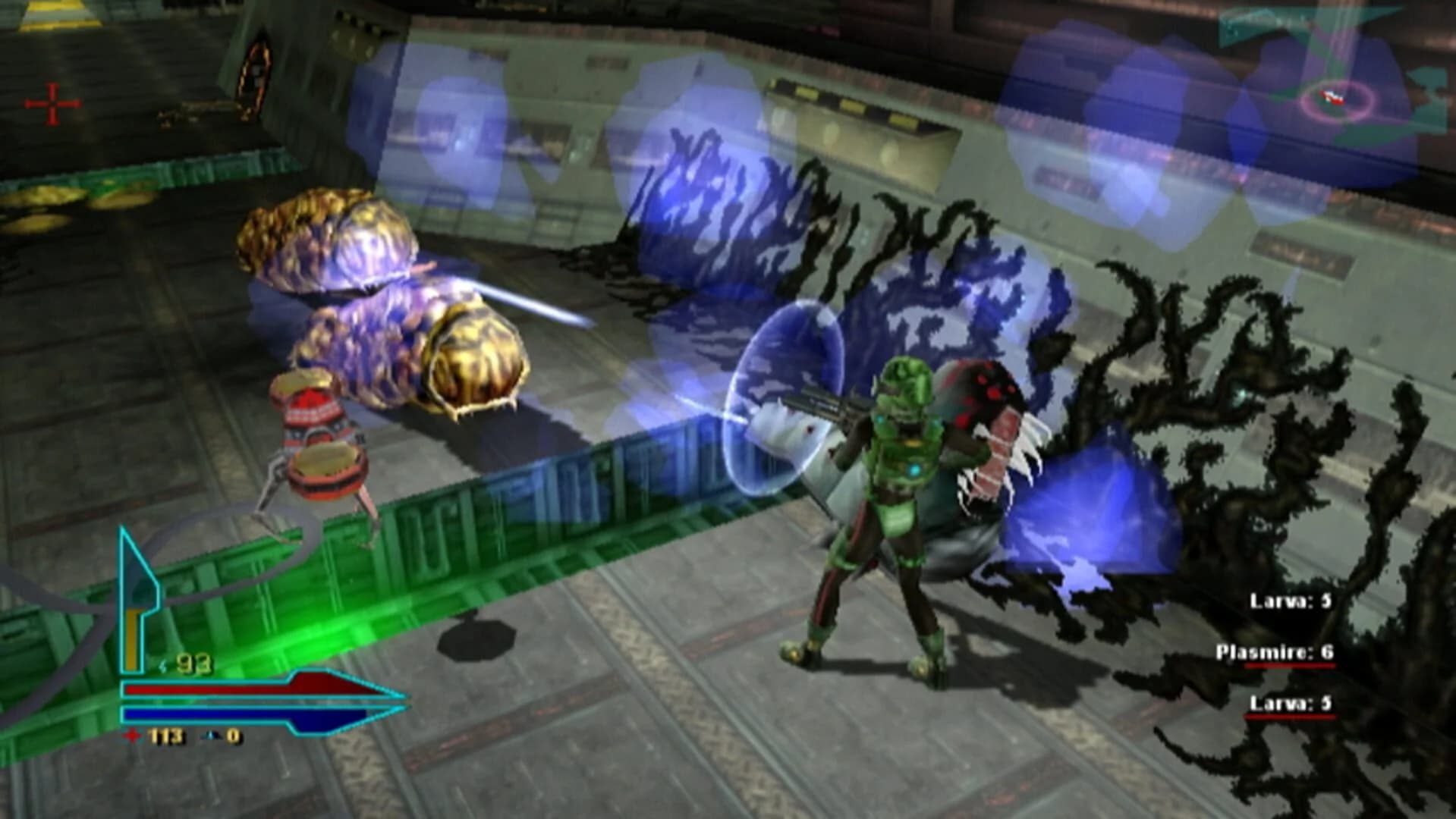Click the lower Larva red status bar

(1290, 717)
